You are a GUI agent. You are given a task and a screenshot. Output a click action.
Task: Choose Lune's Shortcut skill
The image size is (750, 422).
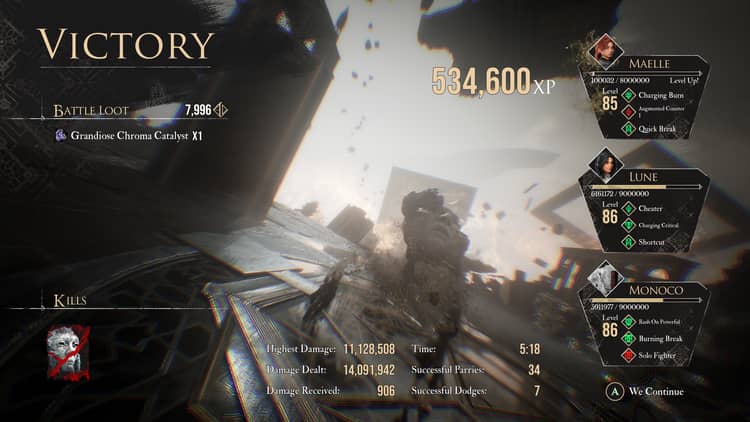pos(662,241)
